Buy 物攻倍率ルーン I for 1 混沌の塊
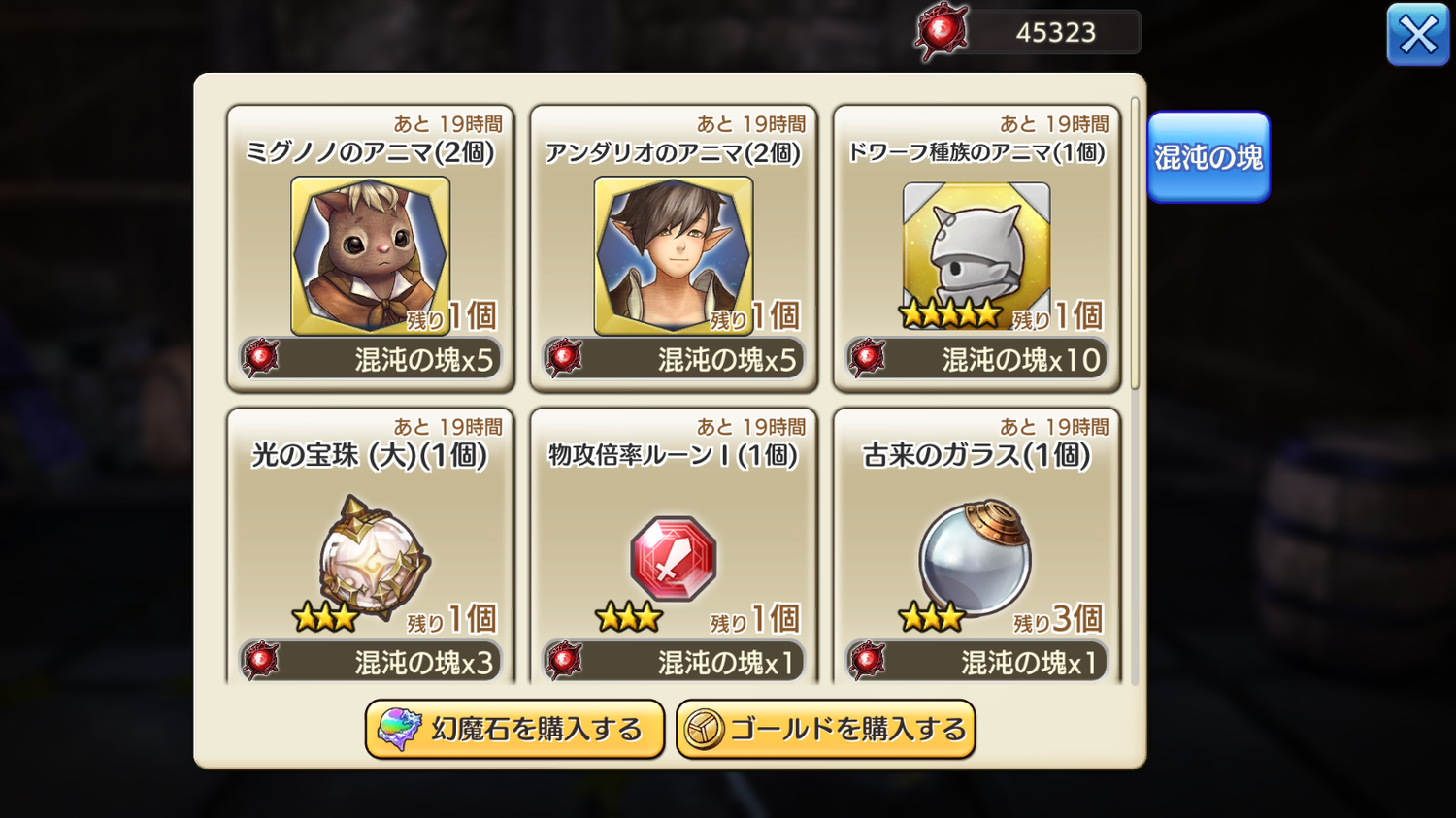 (x=674, y=662)
